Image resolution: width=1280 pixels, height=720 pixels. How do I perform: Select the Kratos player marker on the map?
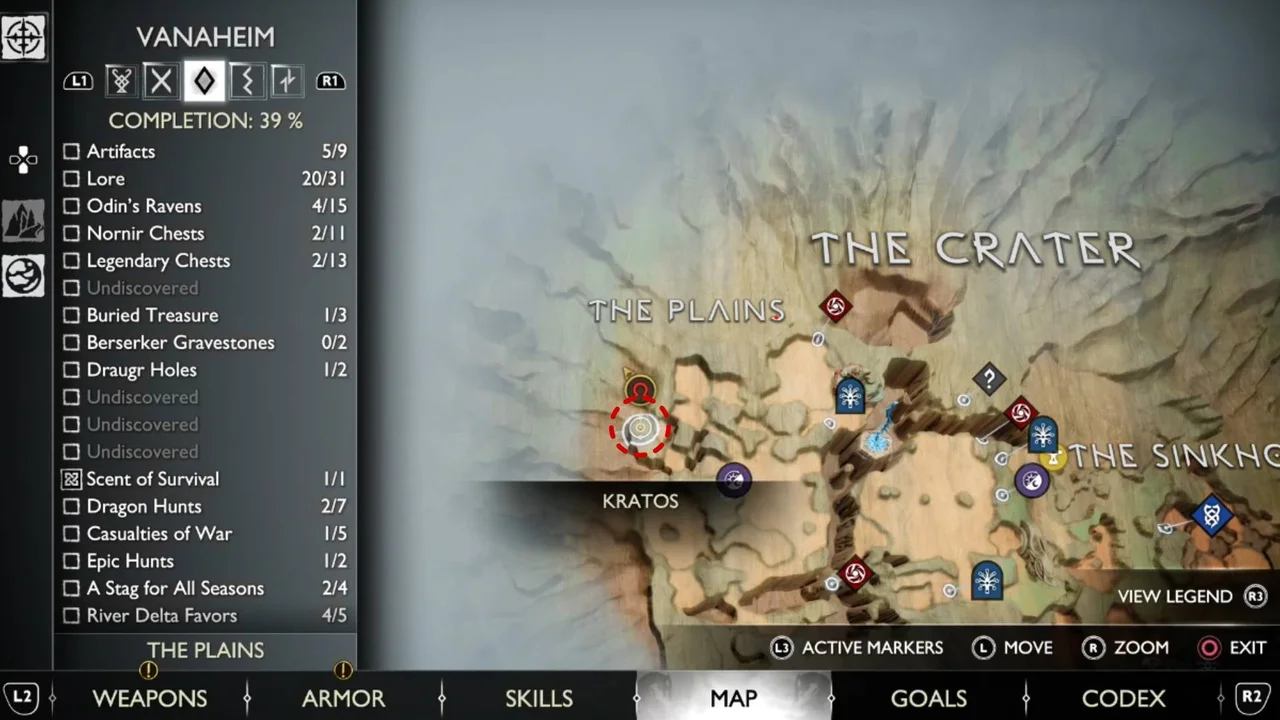tap(640, 428)
